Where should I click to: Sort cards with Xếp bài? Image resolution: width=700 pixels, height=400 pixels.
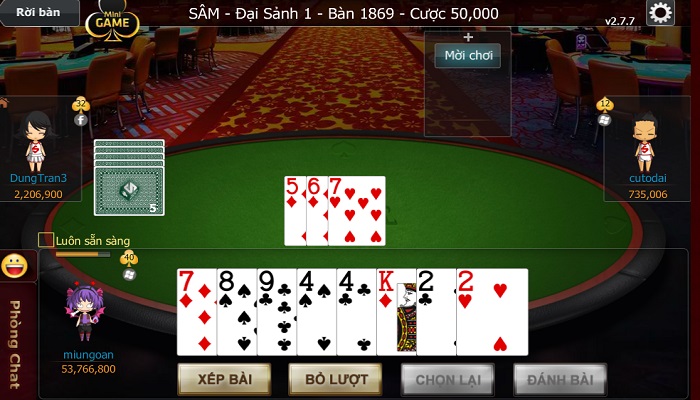point(223,380)
